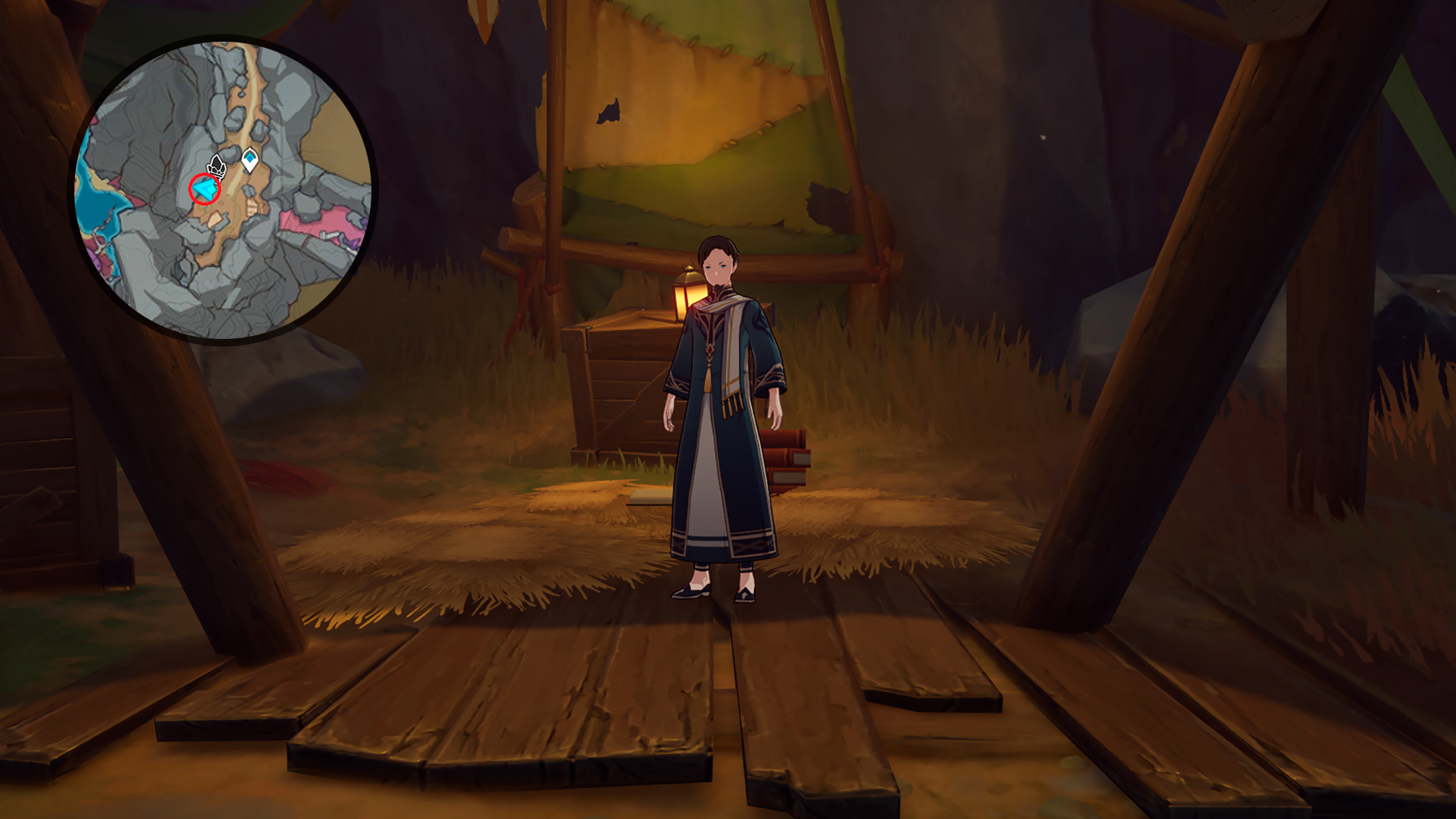
Task: Click the red-circled blue player arrow on minimap
Action: click(x=204, y=190)
